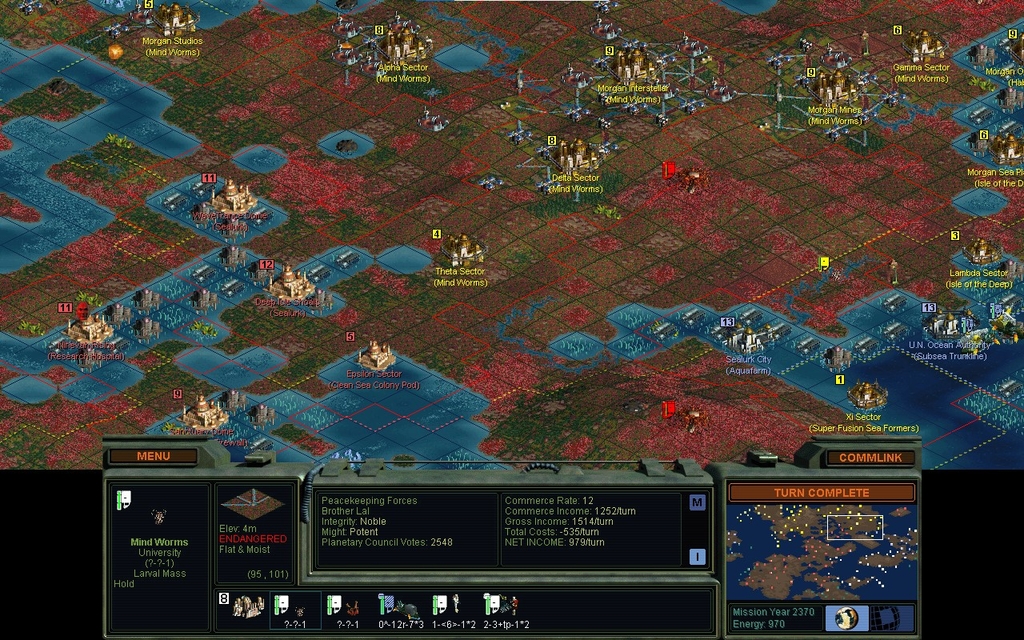Screen dimensions: 1024x640
Task: Select the globe view icon
Action: [x=846, y=617]
